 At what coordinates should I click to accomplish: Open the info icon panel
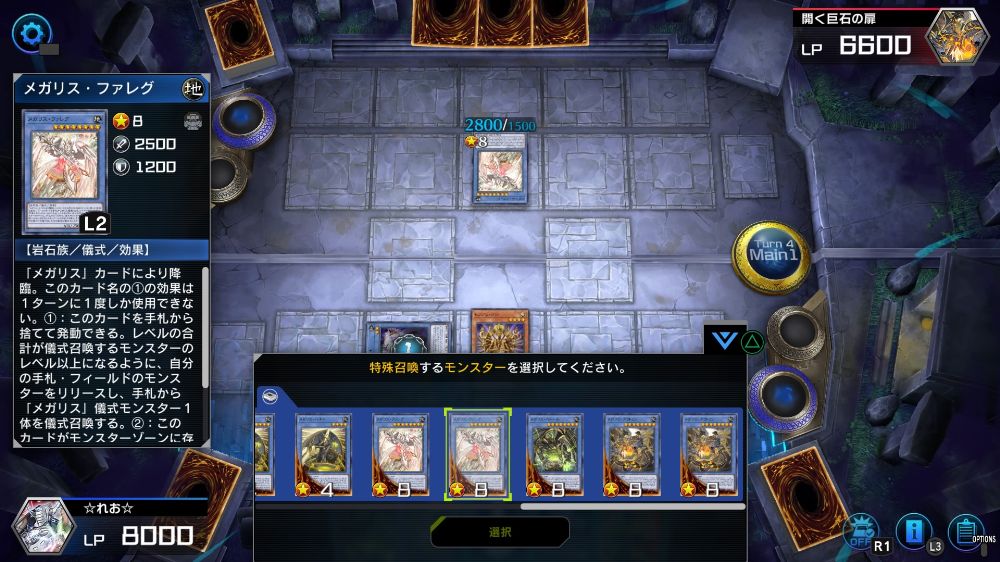coord(913,530)
